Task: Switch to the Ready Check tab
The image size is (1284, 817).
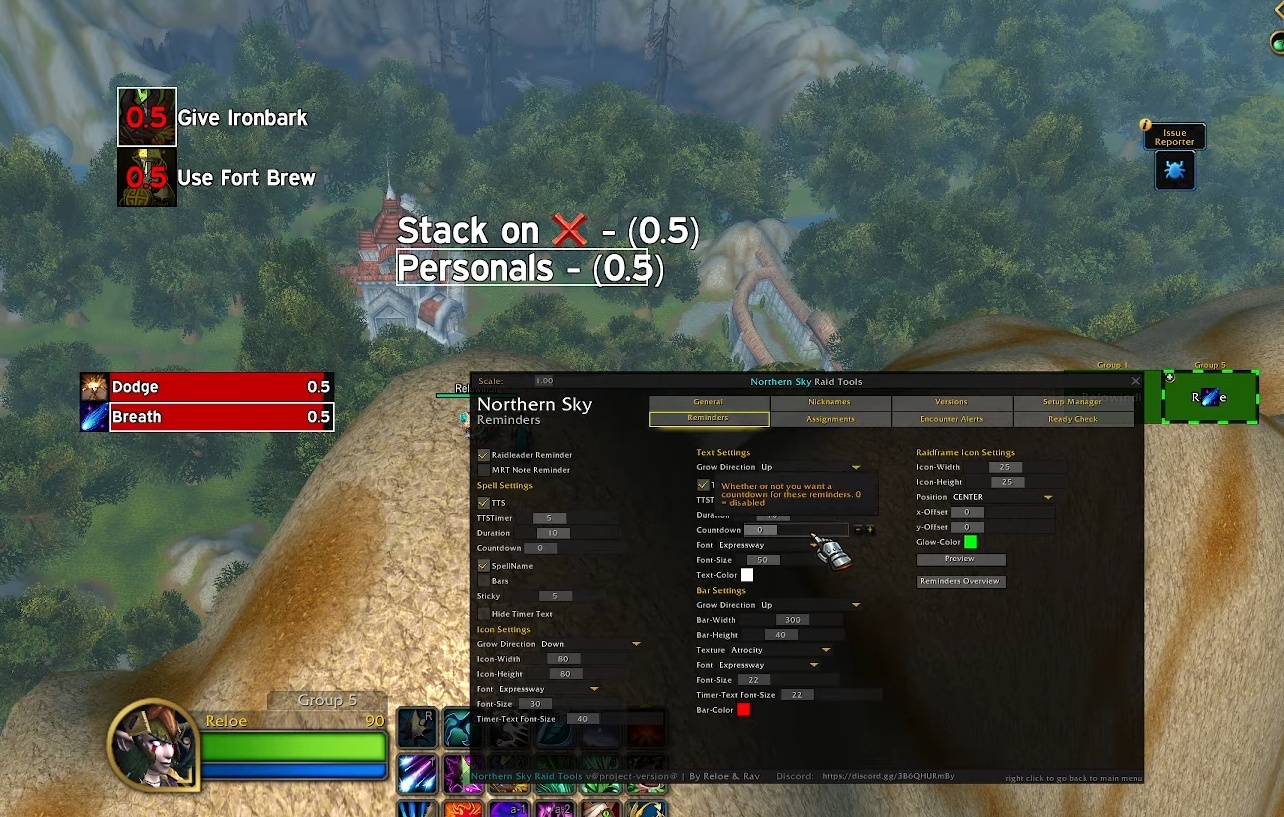Action: (x=1072, y=419)
